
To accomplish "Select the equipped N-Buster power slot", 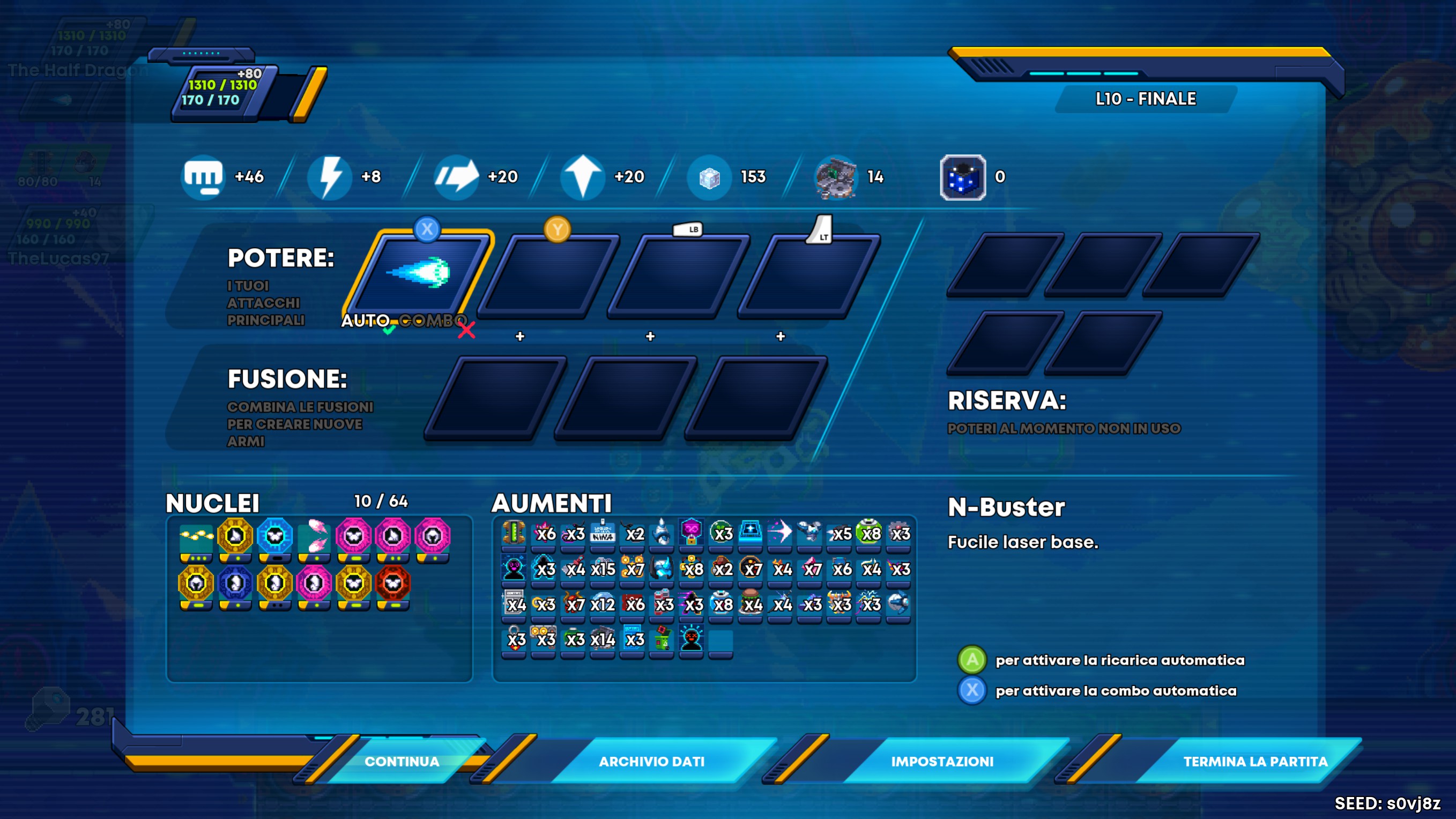I will (x=419, y=273).
